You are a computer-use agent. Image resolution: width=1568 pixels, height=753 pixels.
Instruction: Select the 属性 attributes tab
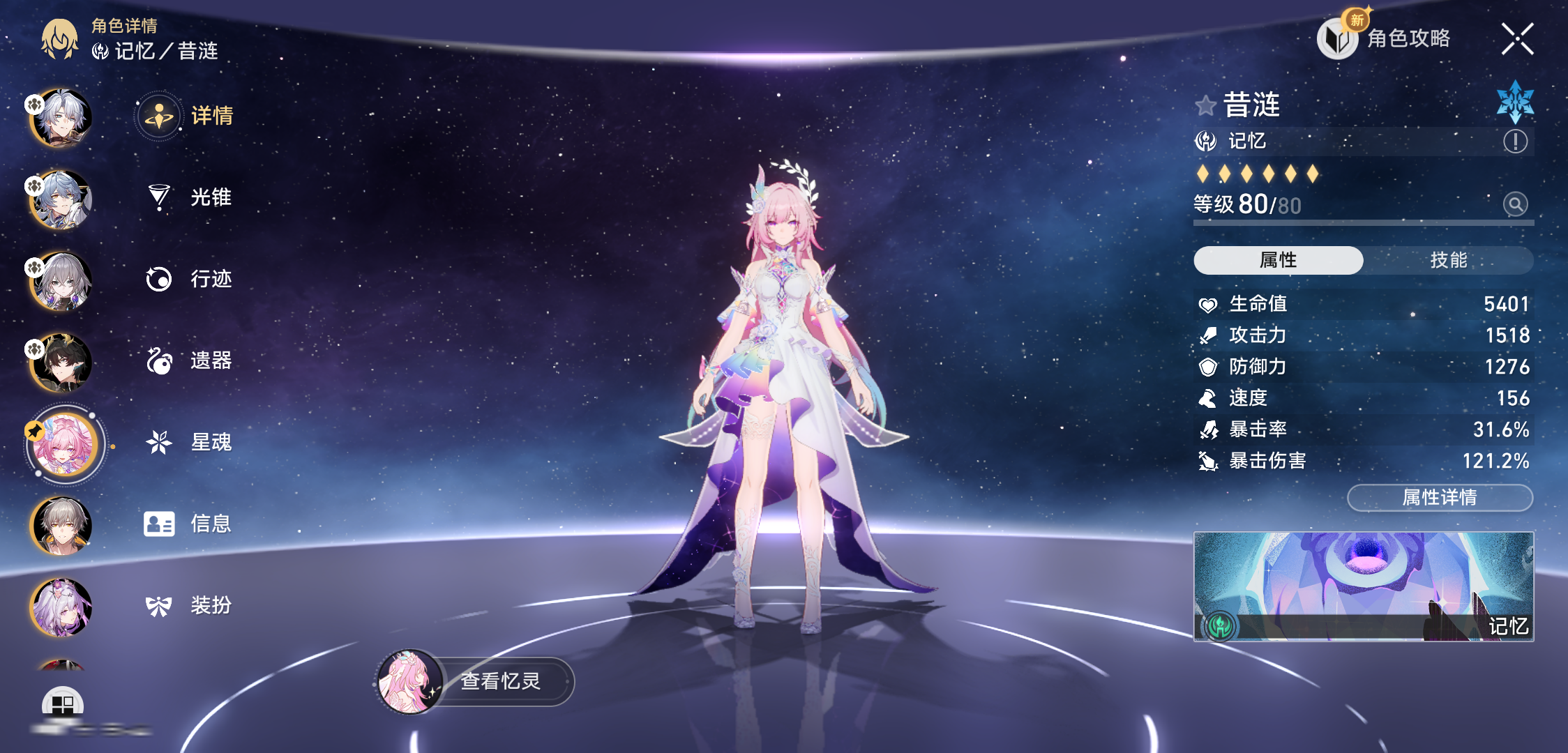(x=1278, y=260)
